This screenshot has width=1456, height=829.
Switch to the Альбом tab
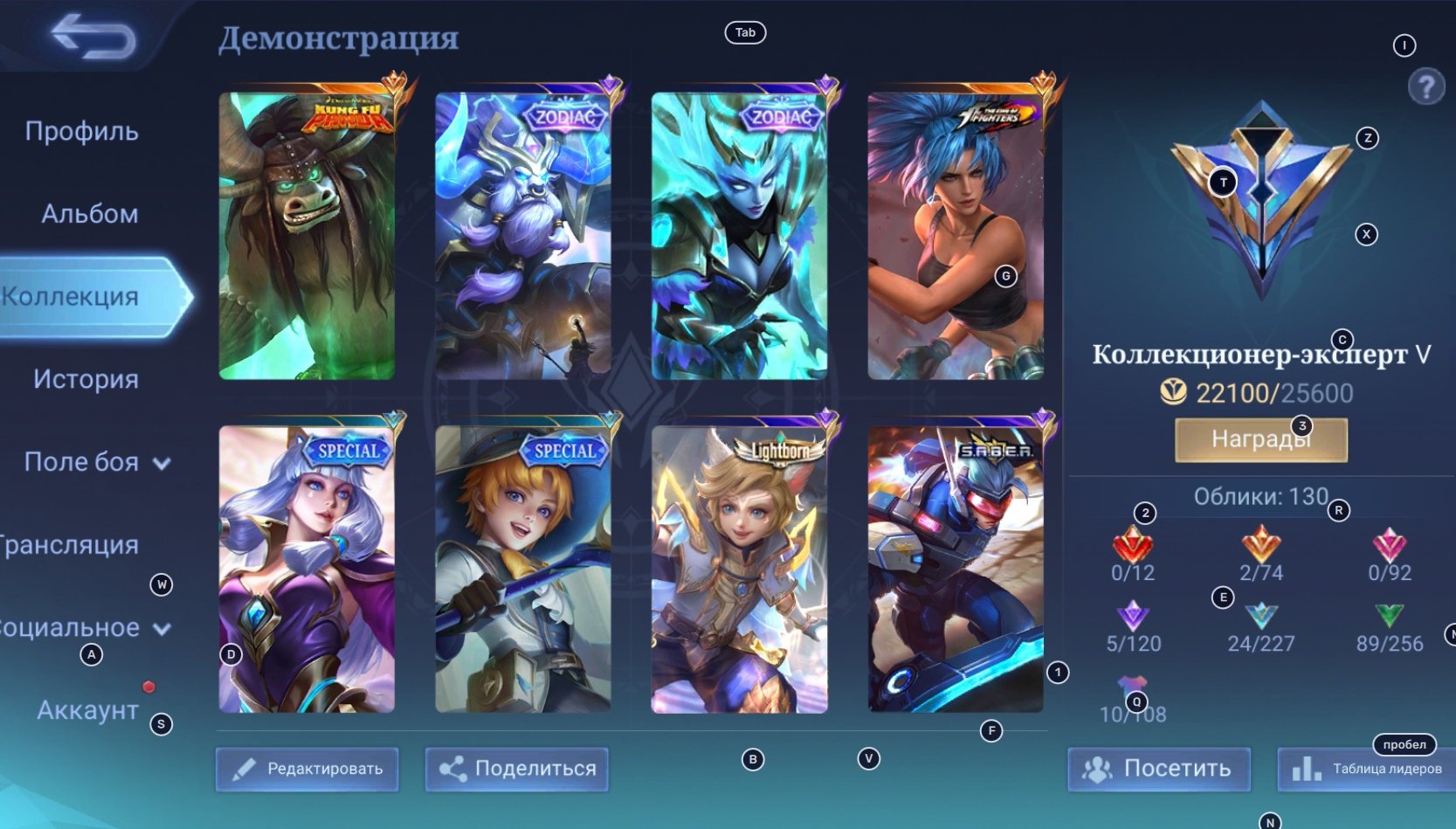click(x=89, y=214)
